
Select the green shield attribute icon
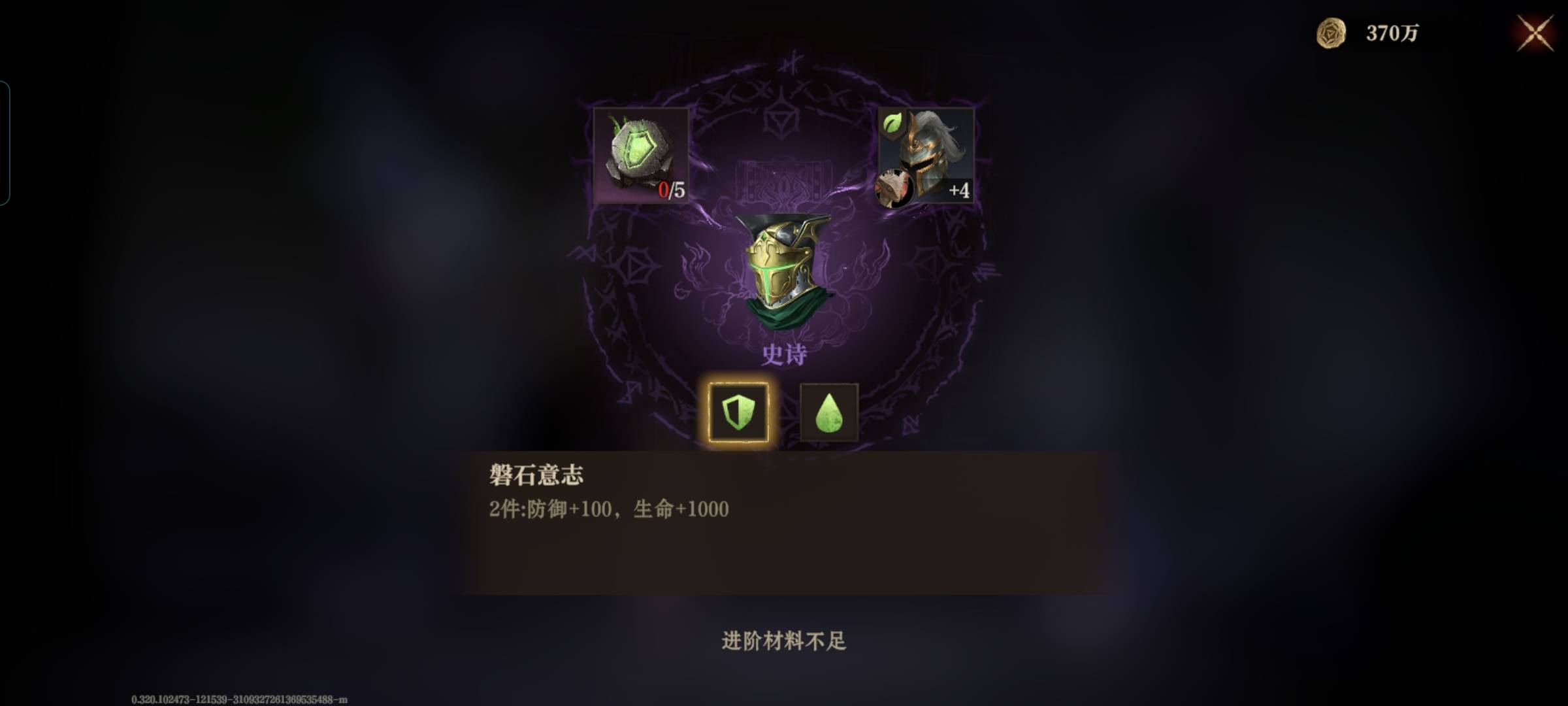[740, 411]
